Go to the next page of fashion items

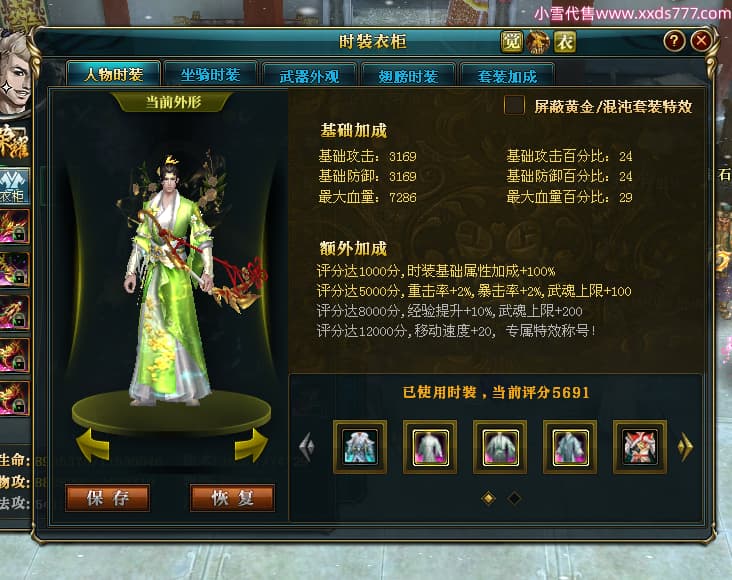tap(685, 446)
